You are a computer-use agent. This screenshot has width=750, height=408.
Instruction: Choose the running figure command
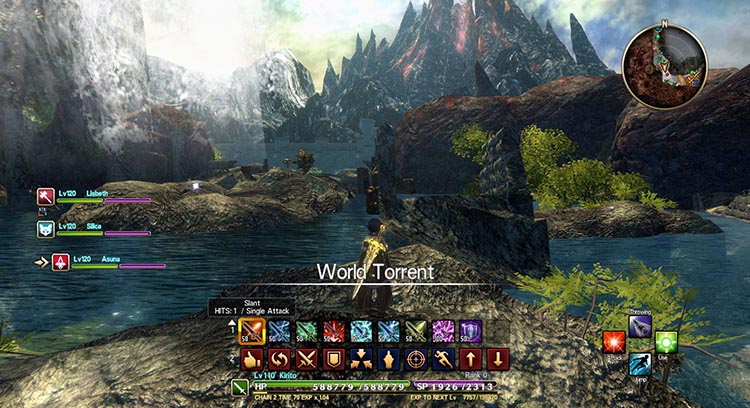click(443, 358)
